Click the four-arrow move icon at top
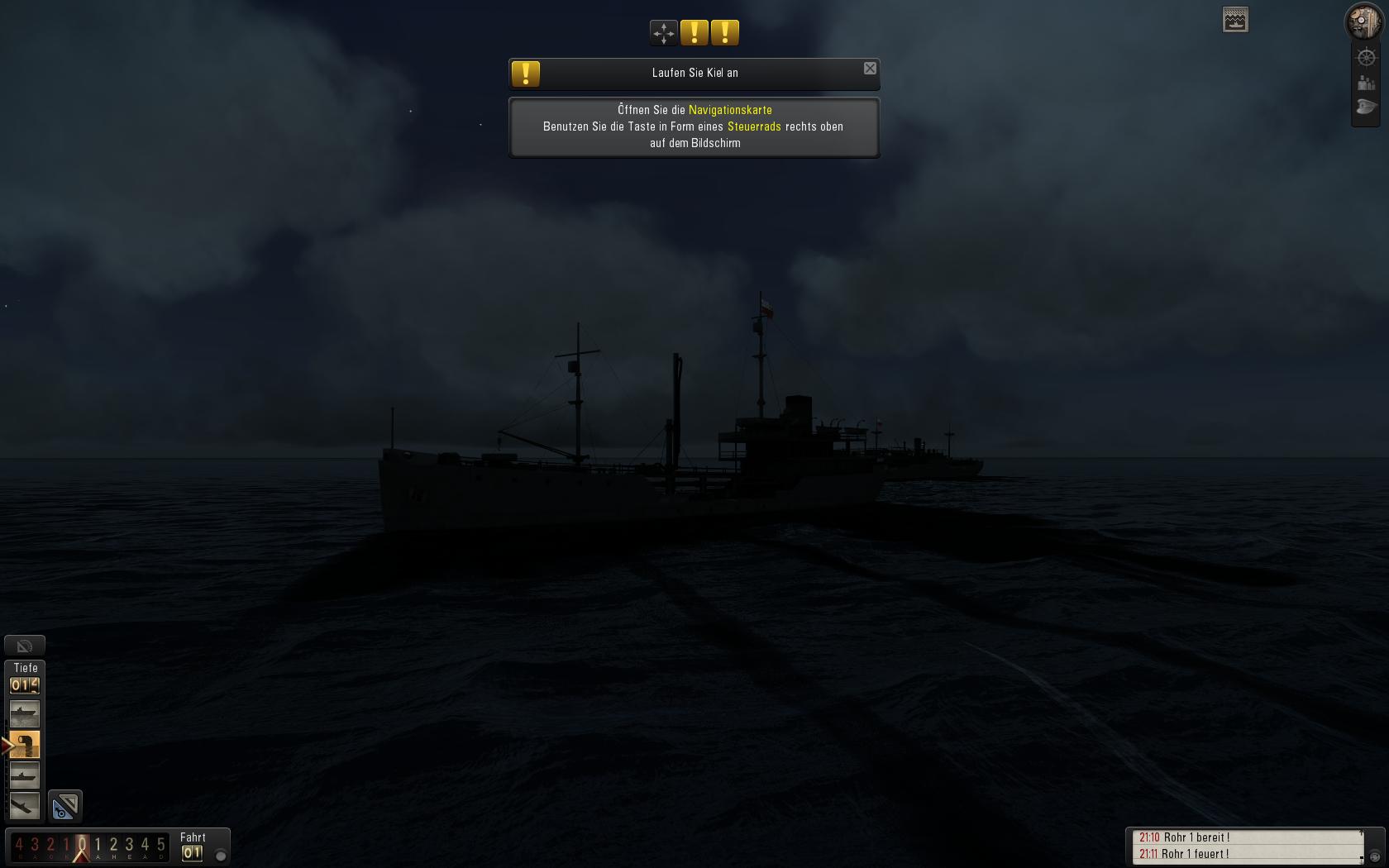The width and height of the screenshot is (1389, 868). click(664, 33)
